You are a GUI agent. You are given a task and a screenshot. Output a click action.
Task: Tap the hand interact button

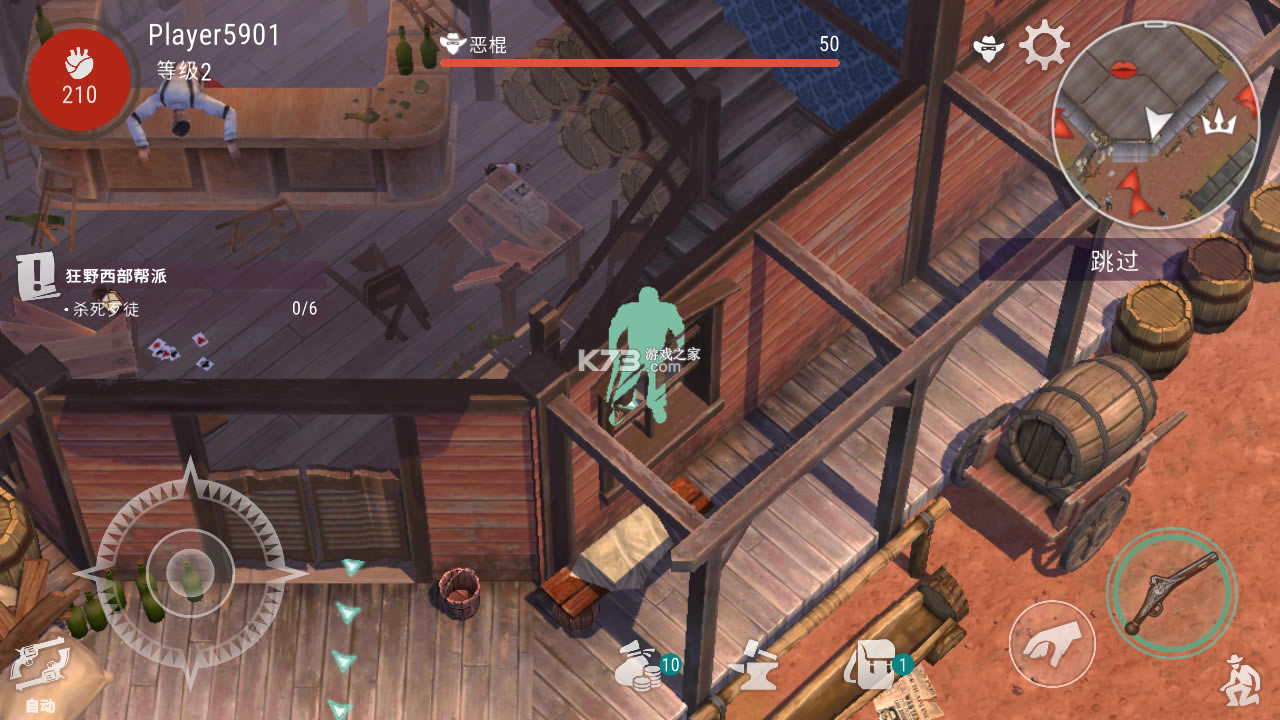click(x=1051, y=643)
